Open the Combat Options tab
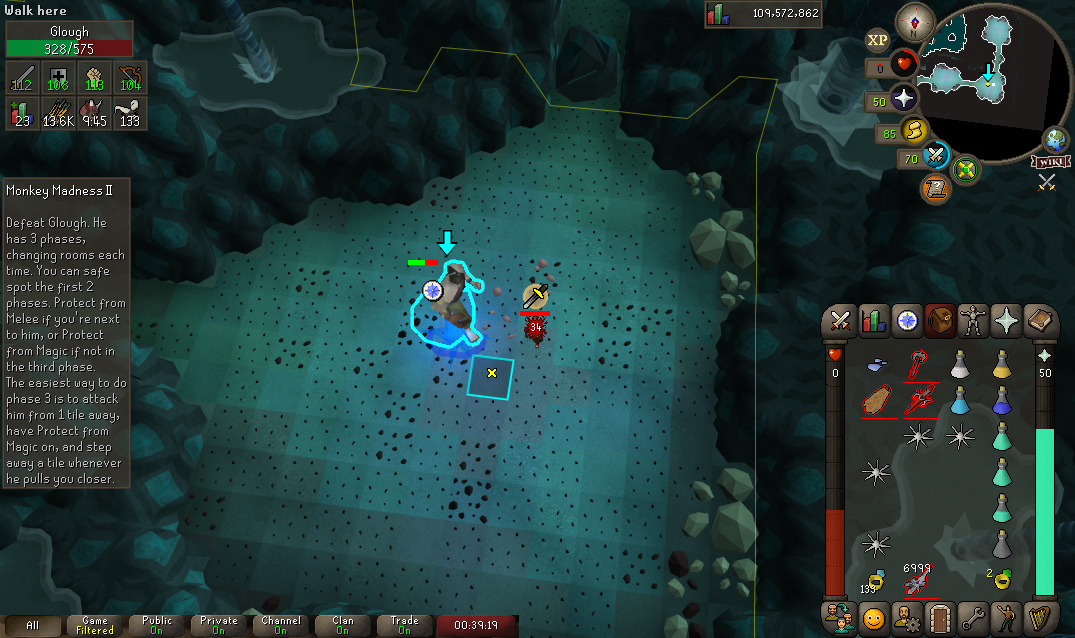This screenshot has width=1075, height=638. 841,321
